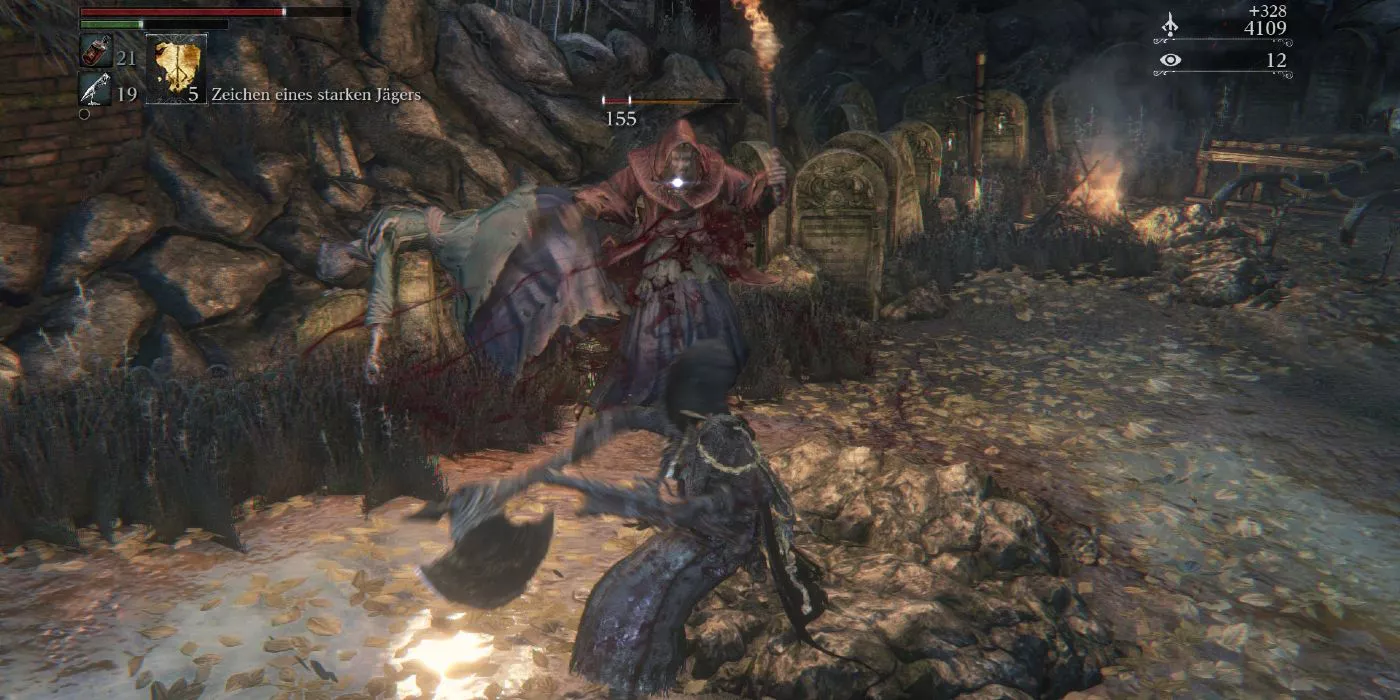Select the blood vial icon

point(95,53)
